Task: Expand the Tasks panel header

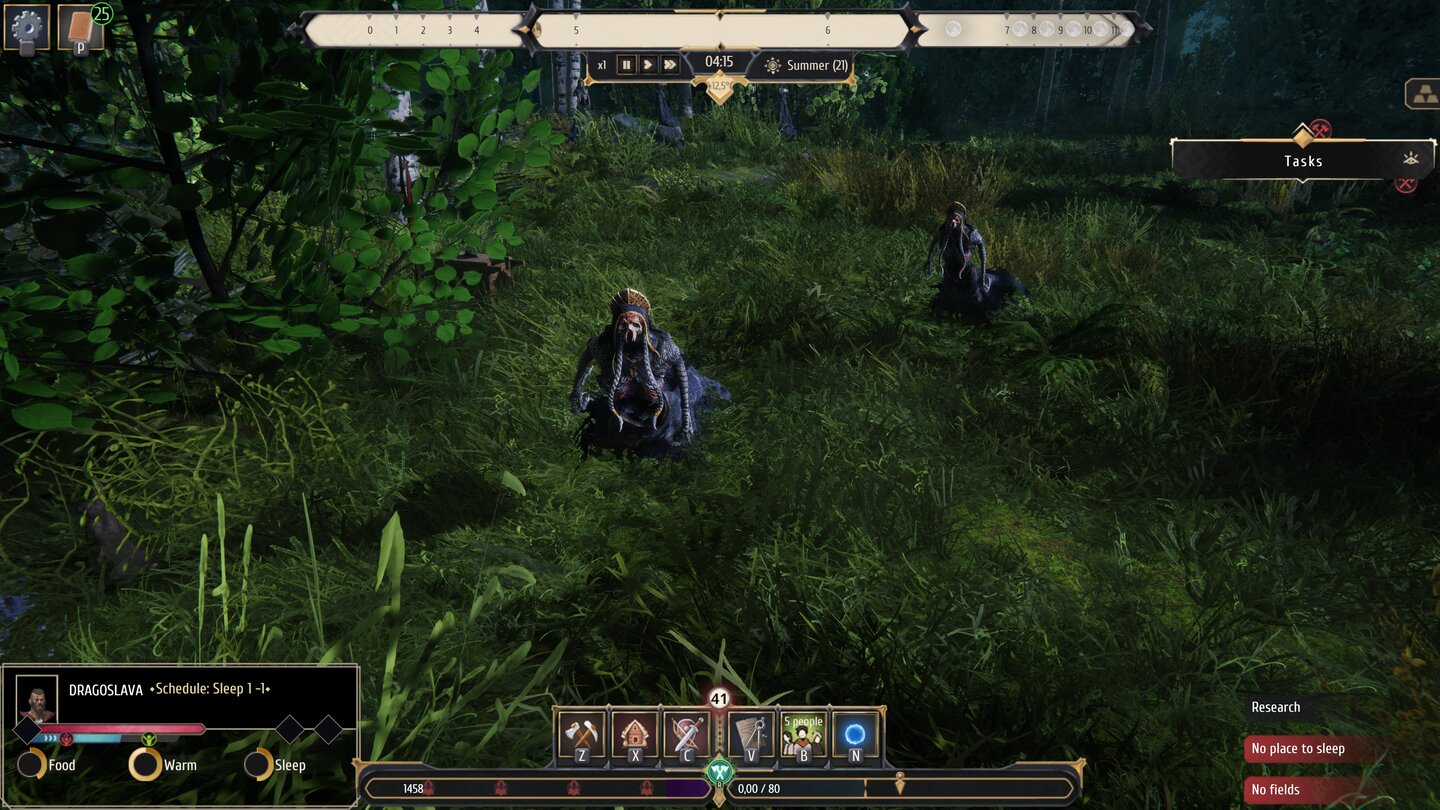Action: pos(1301,160)
